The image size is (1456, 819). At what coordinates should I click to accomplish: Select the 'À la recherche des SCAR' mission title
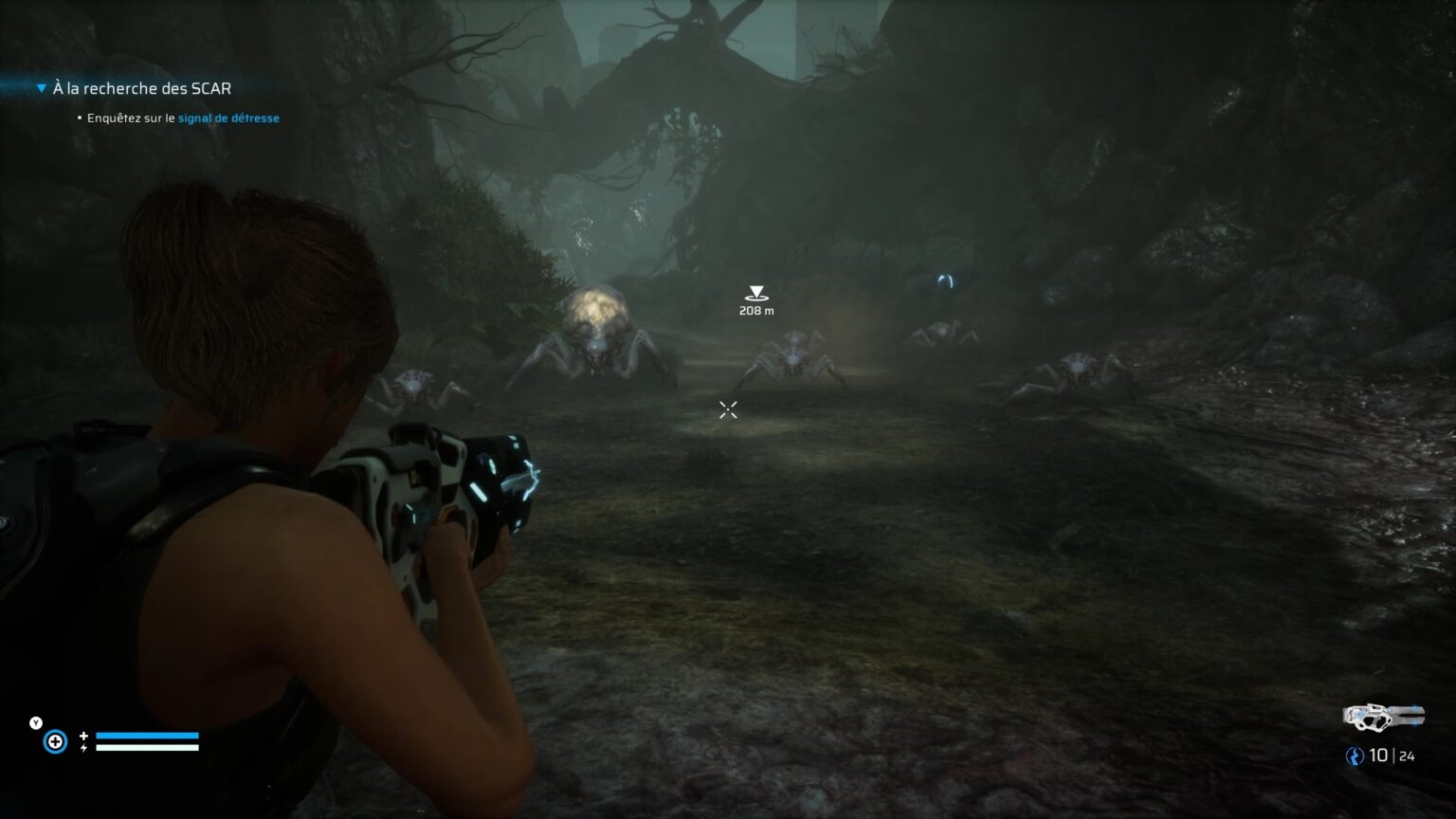click(142, 87)
